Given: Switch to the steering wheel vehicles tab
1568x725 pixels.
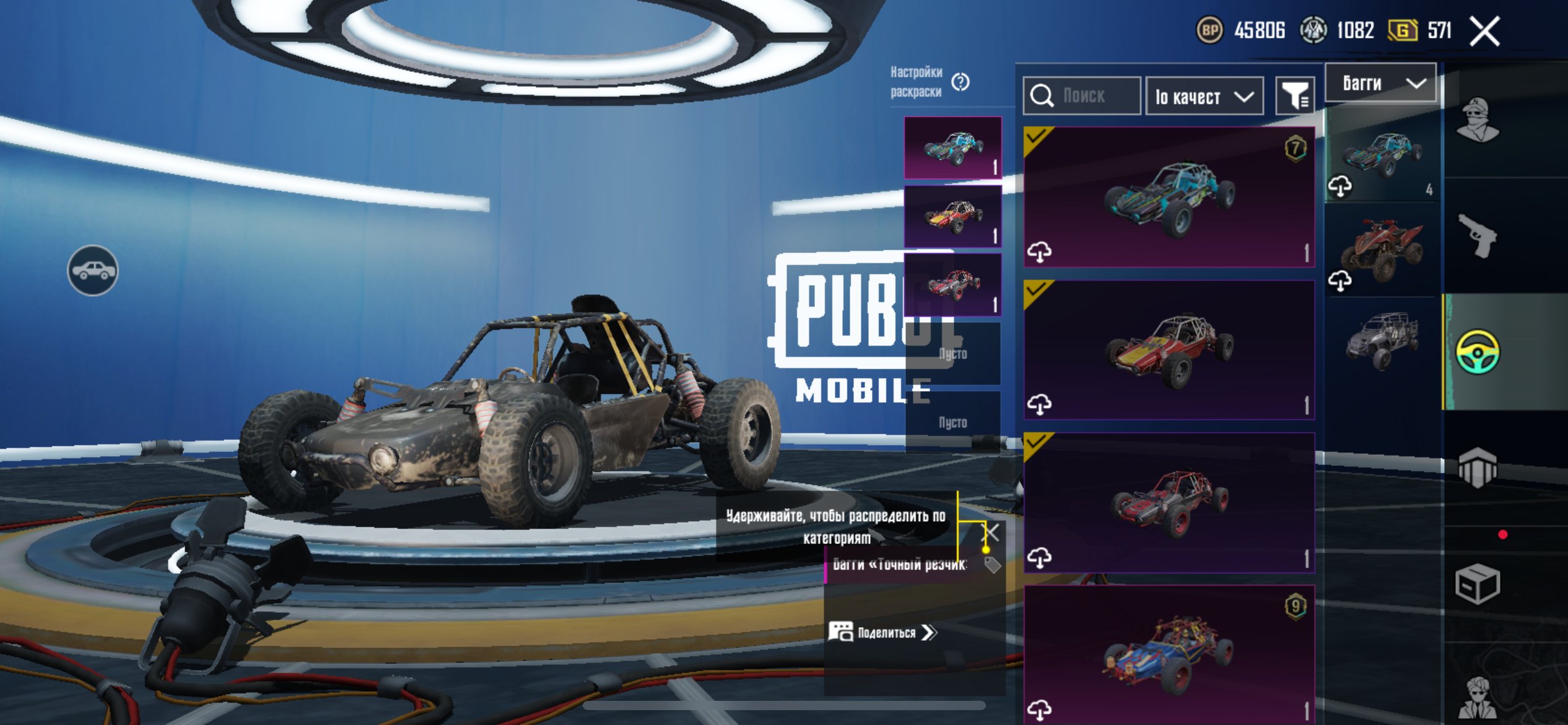Looking at the screenshot, I should (1477, 352).
